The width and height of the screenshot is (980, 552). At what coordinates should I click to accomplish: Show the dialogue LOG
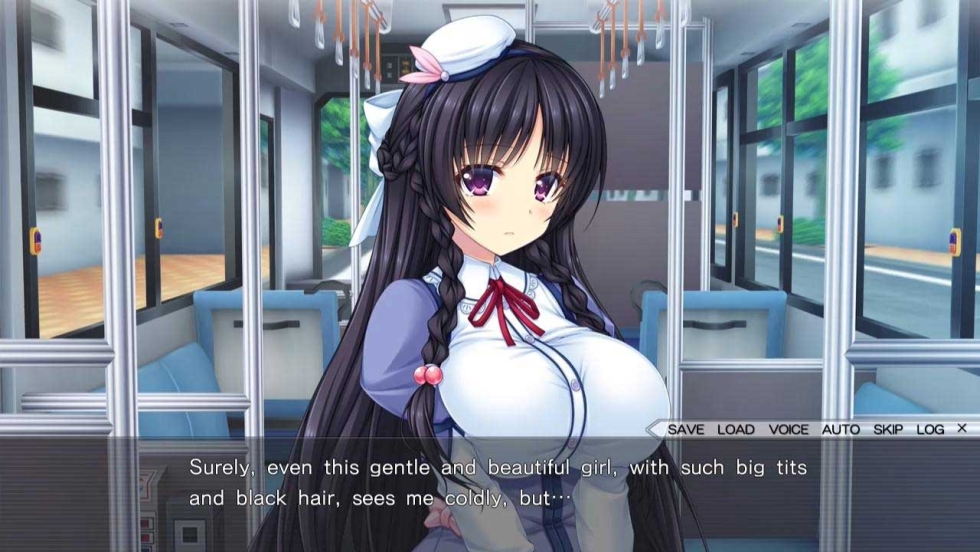point(929,429)
